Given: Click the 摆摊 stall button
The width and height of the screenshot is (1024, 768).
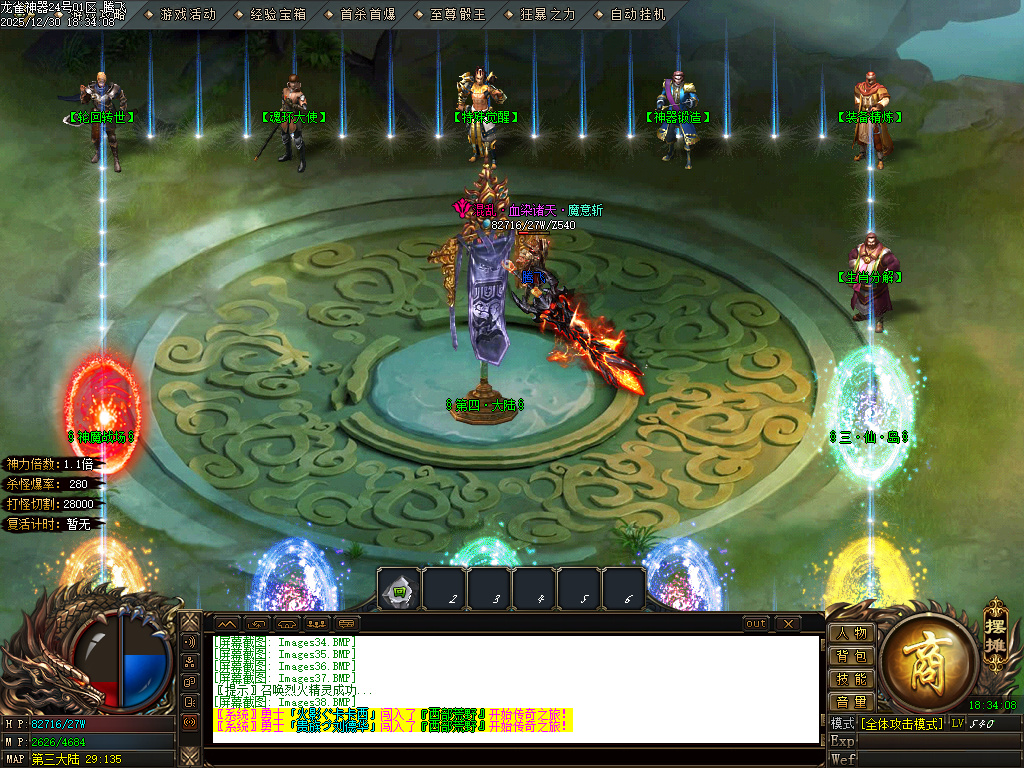Looking at the screenshot, I should (x=995, y=629).
